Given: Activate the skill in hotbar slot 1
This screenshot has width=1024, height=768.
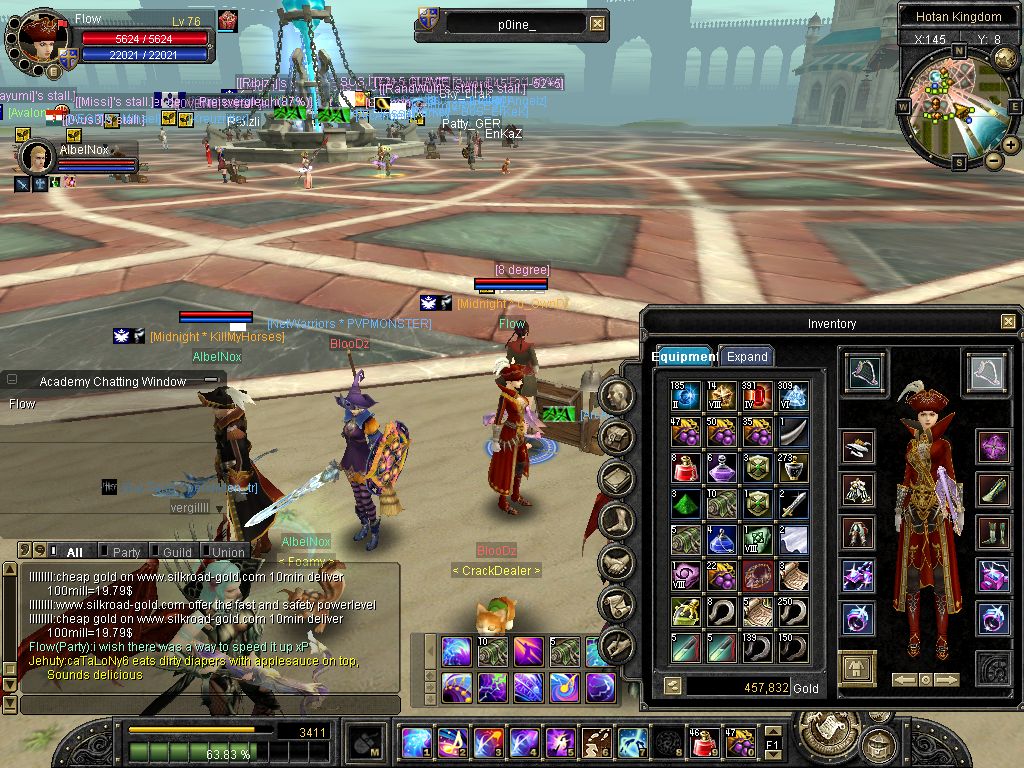Looking at the screenshot, I should click(416, 743).
